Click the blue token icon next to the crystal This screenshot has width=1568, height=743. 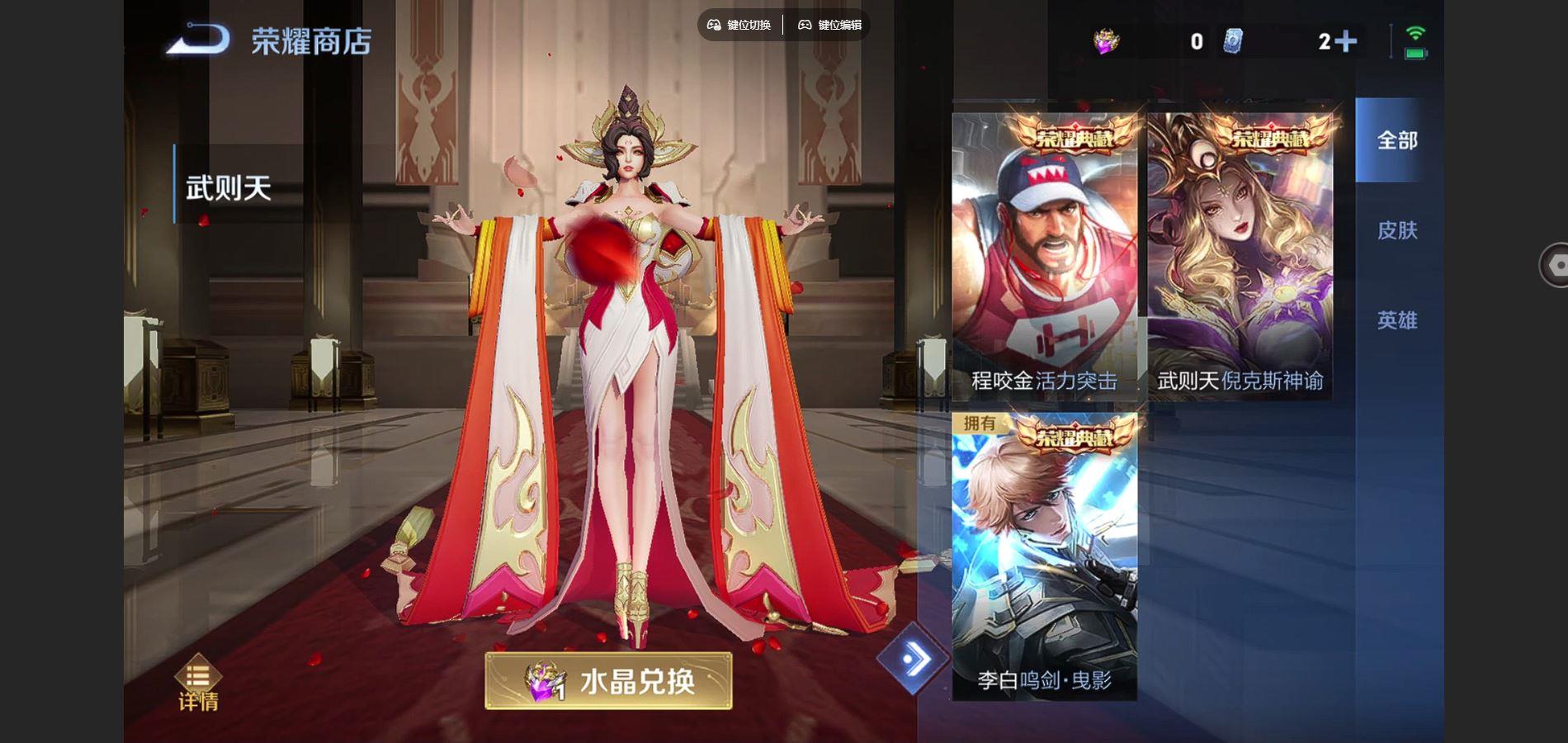[x=1231, y=40]
